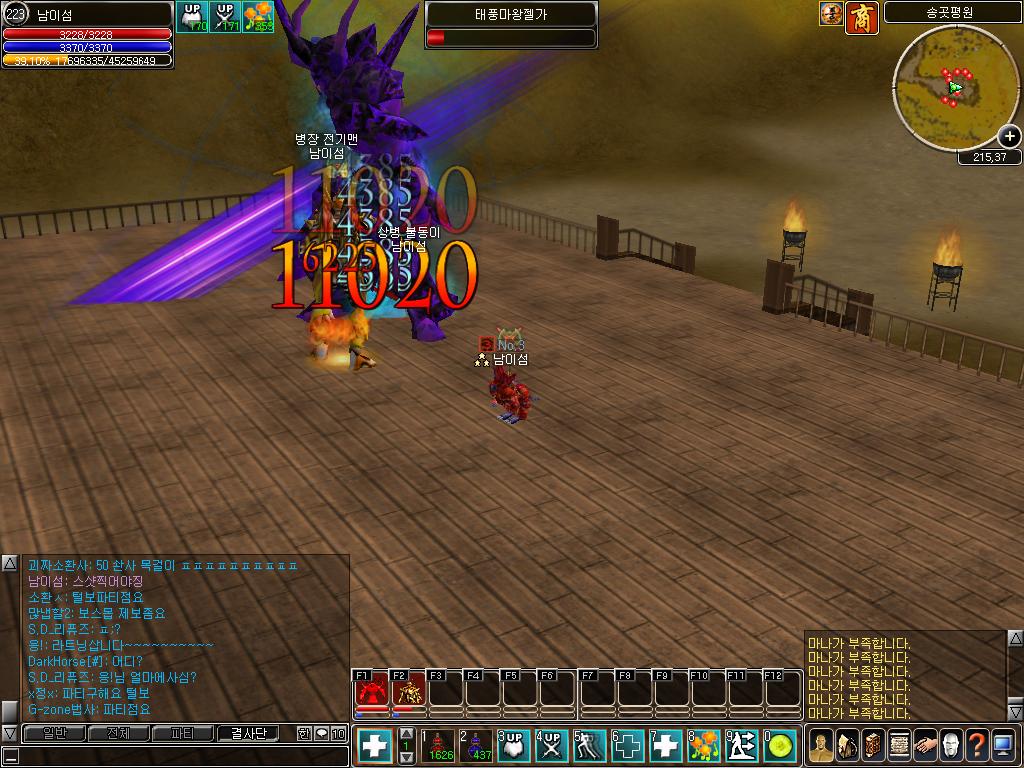Click the minimap's plus zoom button

[1009, 137]
